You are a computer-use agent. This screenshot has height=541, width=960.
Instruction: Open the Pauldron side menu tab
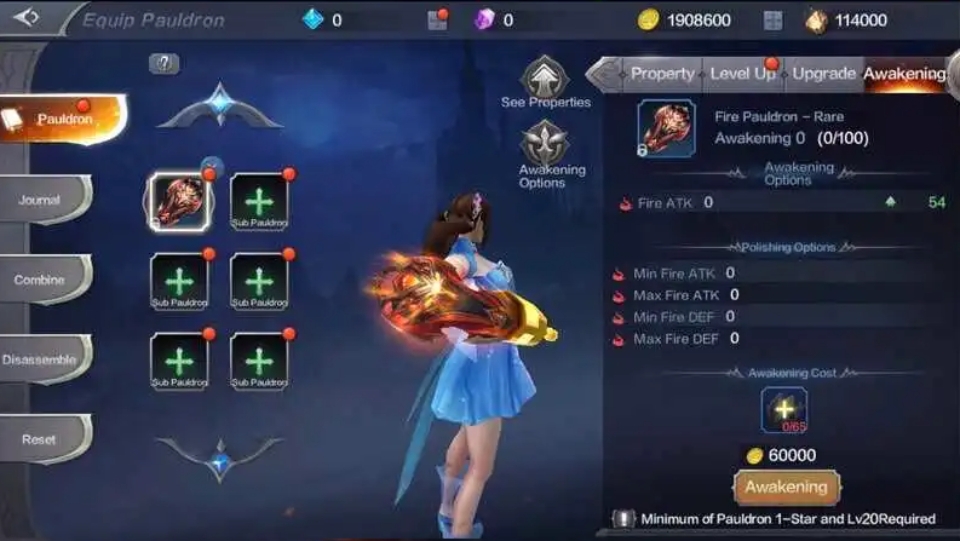(62, 119)
